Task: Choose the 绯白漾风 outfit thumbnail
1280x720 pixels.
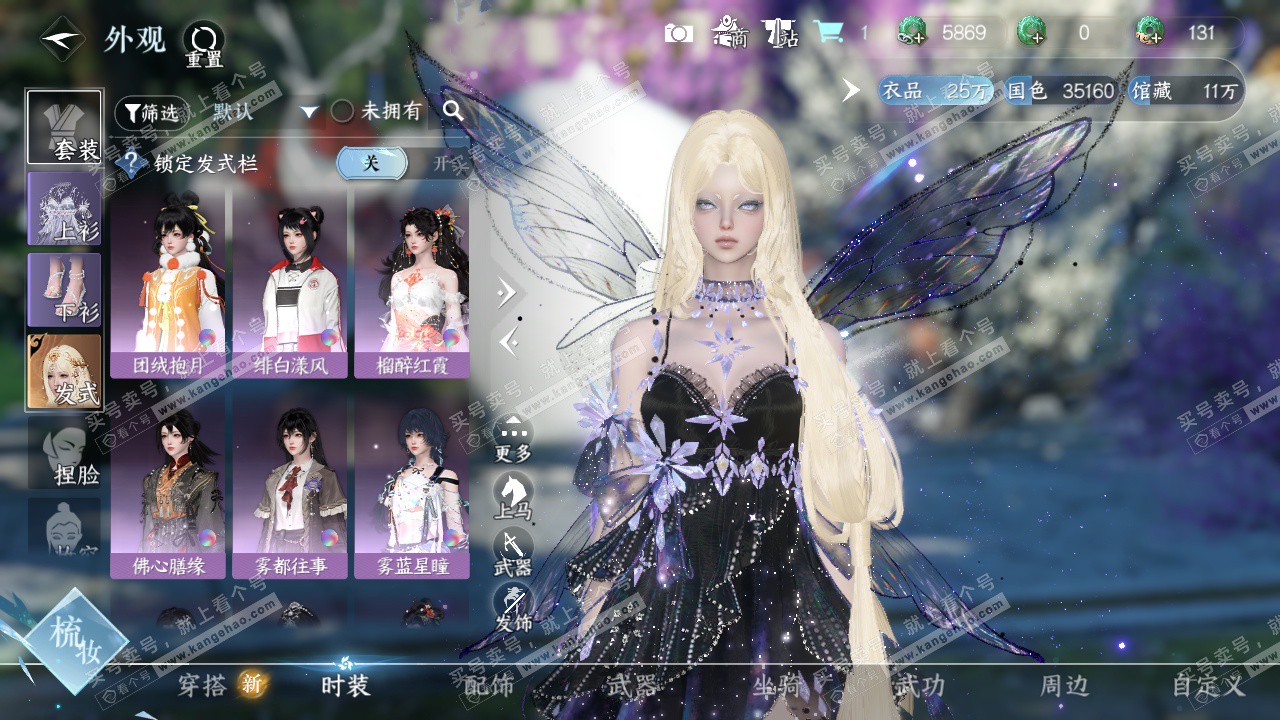Action: [x=290, y=281]
